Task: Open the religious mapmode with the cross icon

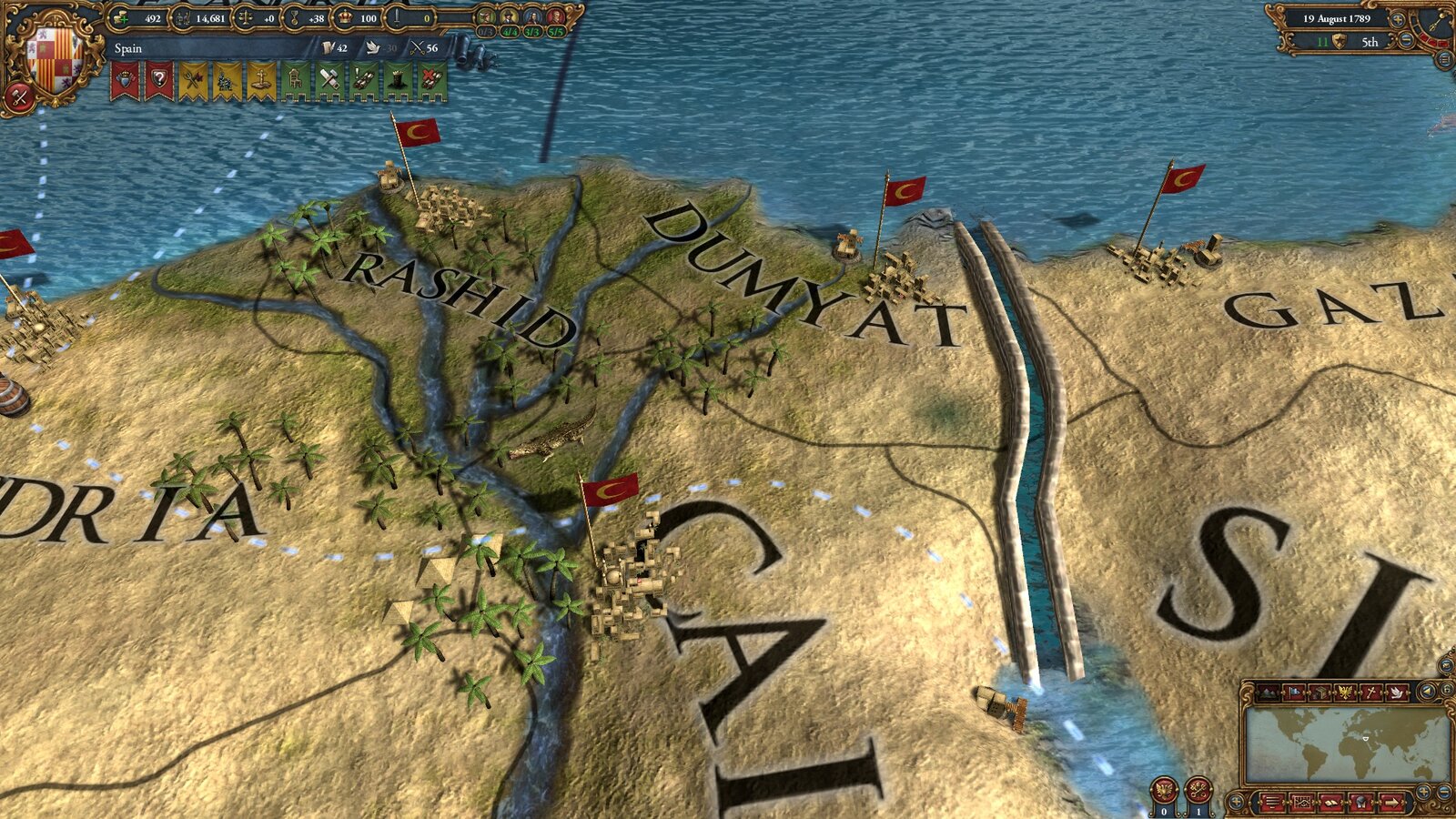Action: [x=1371, y=693]
